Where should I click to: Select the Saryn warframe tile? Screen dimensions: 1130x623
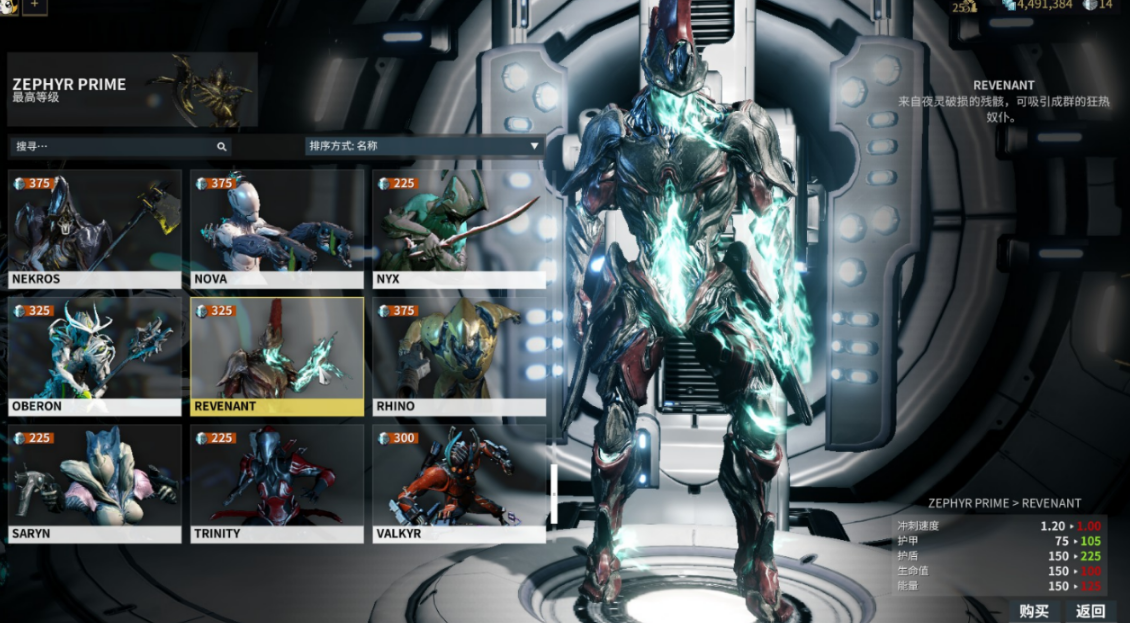click(x=95, y=483)
